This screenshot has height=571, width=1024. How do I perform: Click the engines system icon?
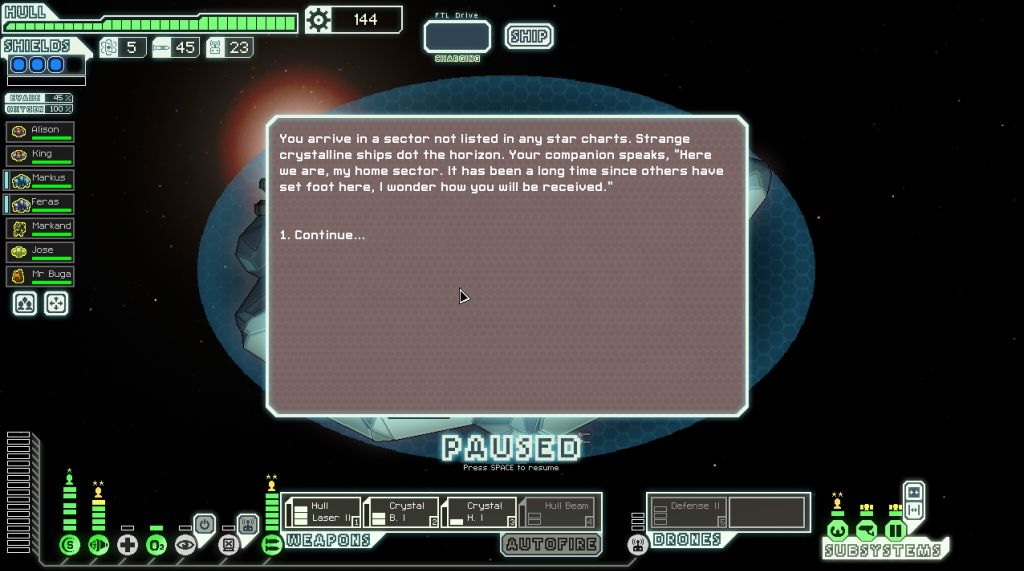98,545
